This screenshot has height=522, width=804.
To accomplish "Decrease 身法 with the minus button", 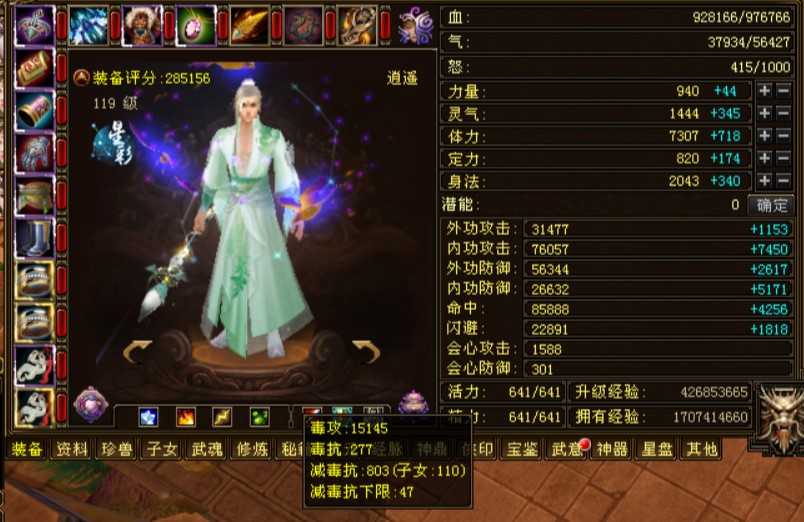I will click(783, 181).
